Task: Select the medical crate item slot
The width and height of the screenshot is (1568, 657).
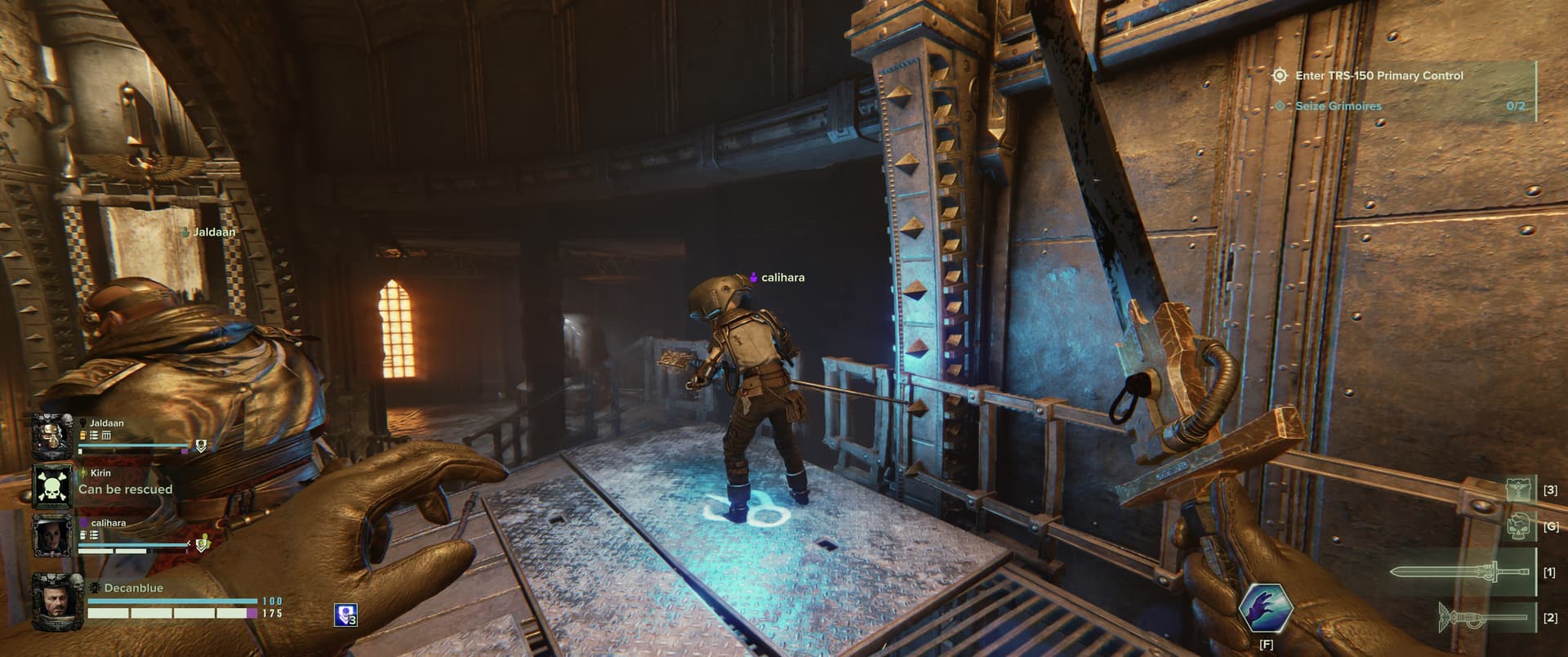Action: [1517, 489]
